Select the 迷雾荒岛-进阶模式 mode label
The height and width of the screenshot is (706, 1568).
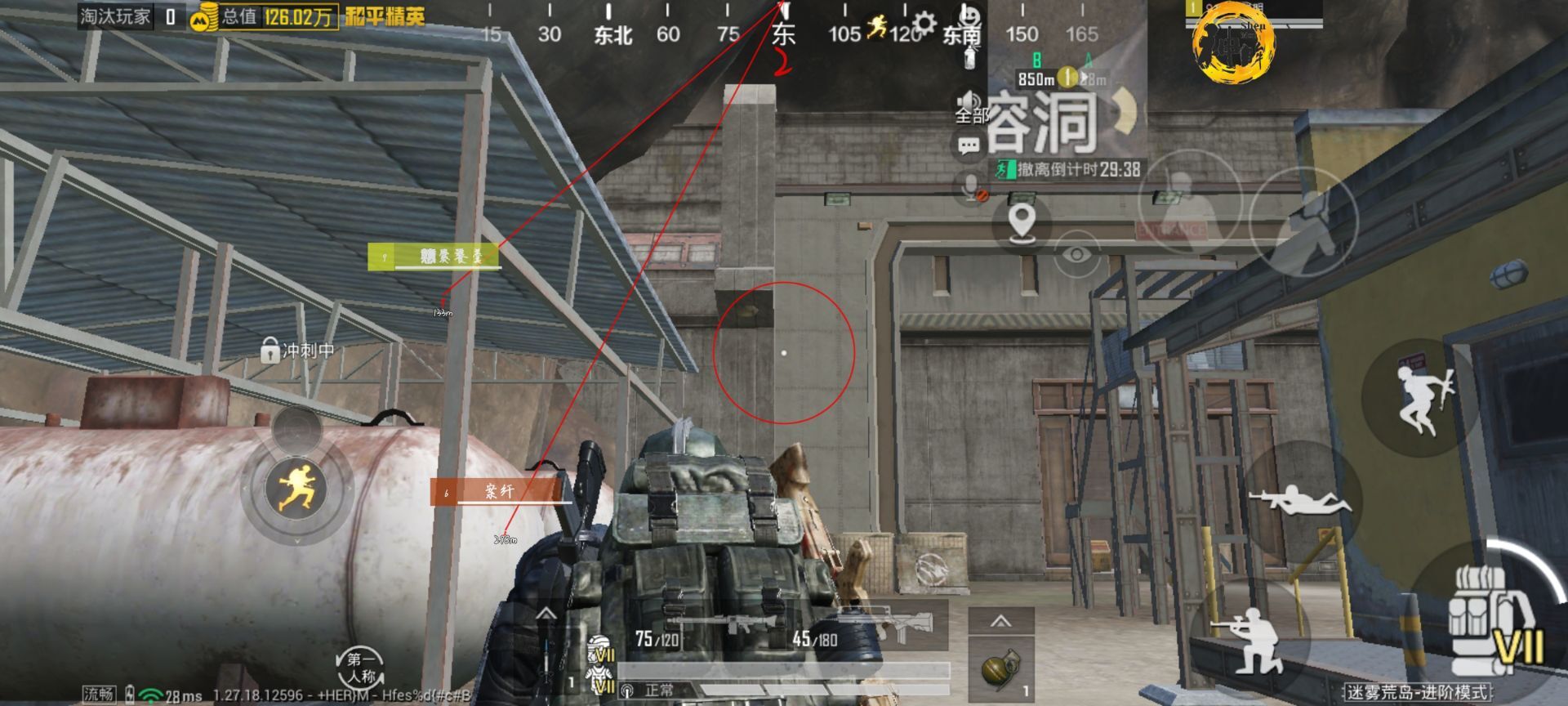pos(1419,691)
